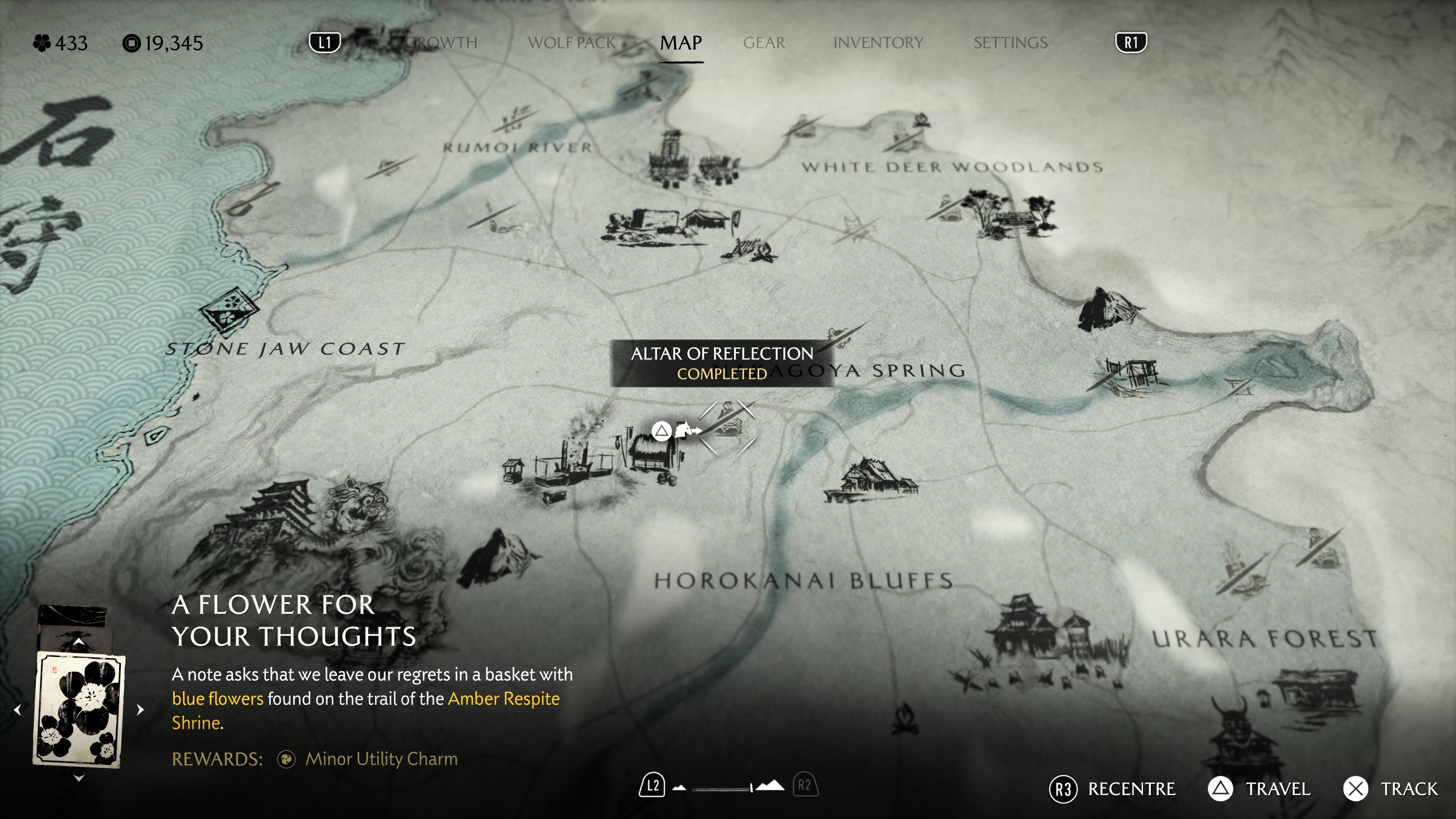Select the Altar of Reflection map marker
Viewport: 1456px width, 819px height.
[x=728, y=427]
